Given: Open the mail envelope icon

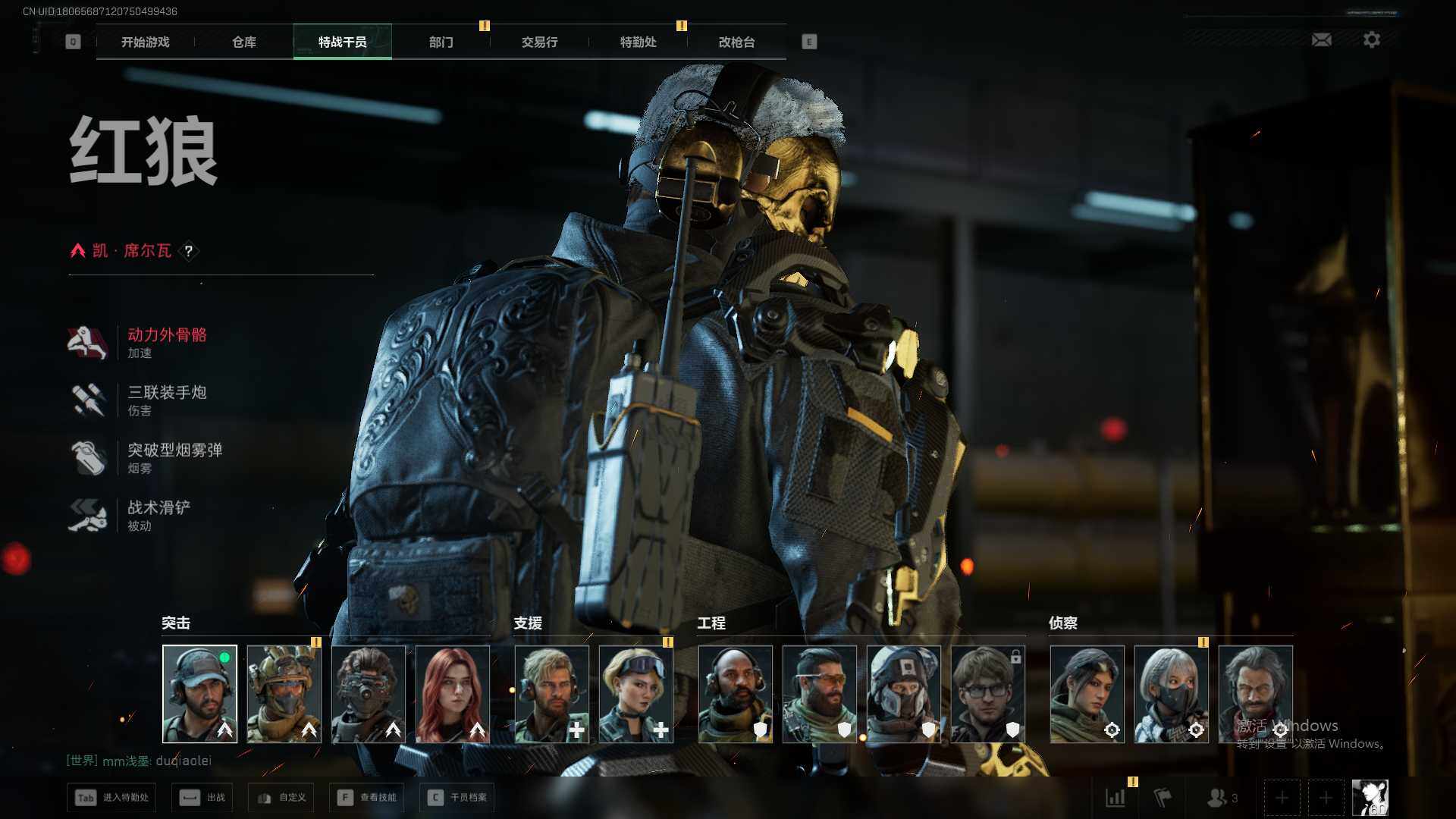Looking at the screenshot, I should (x=1321, y=39).
